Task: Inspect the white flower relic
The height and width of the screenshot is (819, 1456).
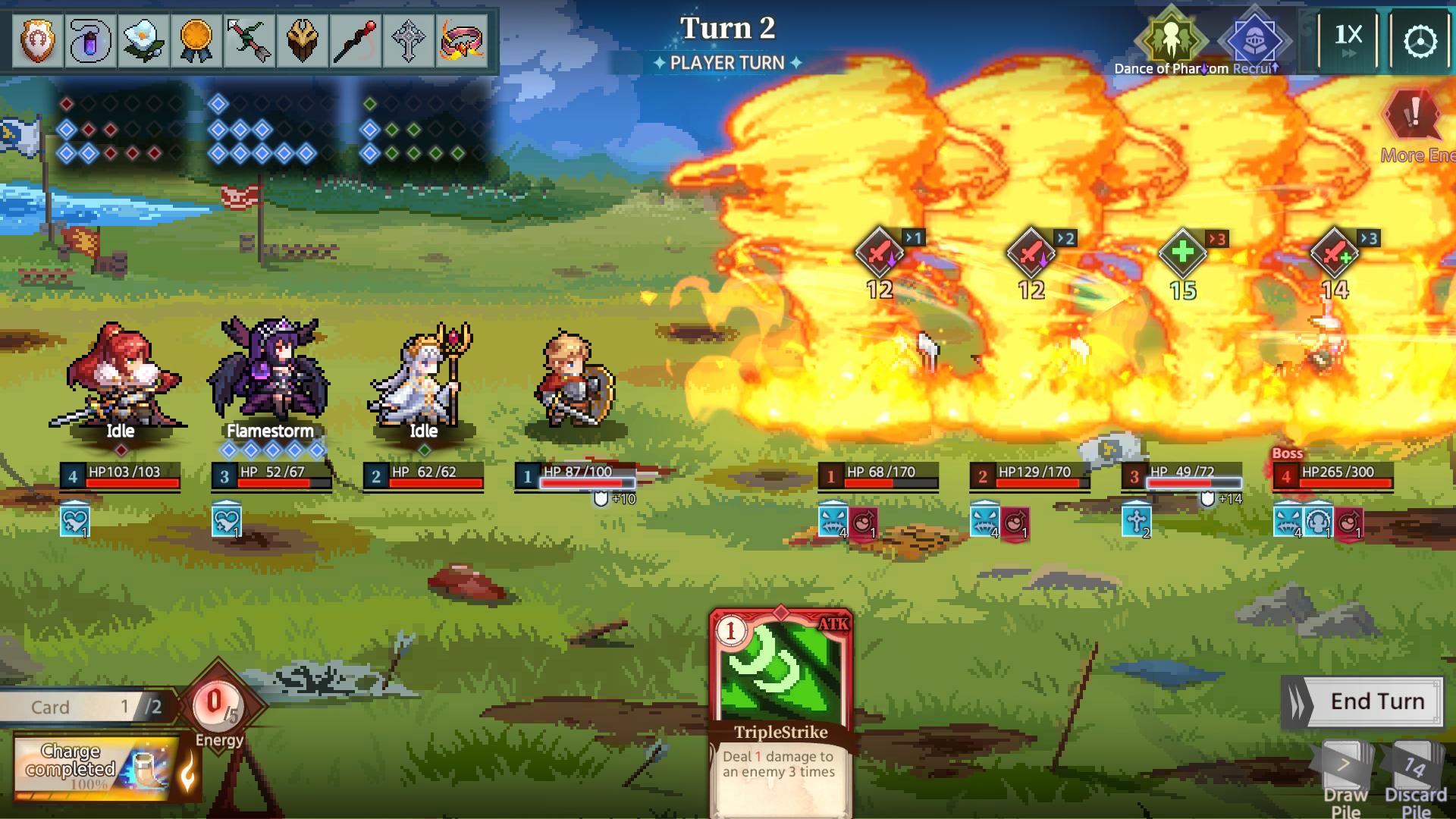Action: [143, 40]
